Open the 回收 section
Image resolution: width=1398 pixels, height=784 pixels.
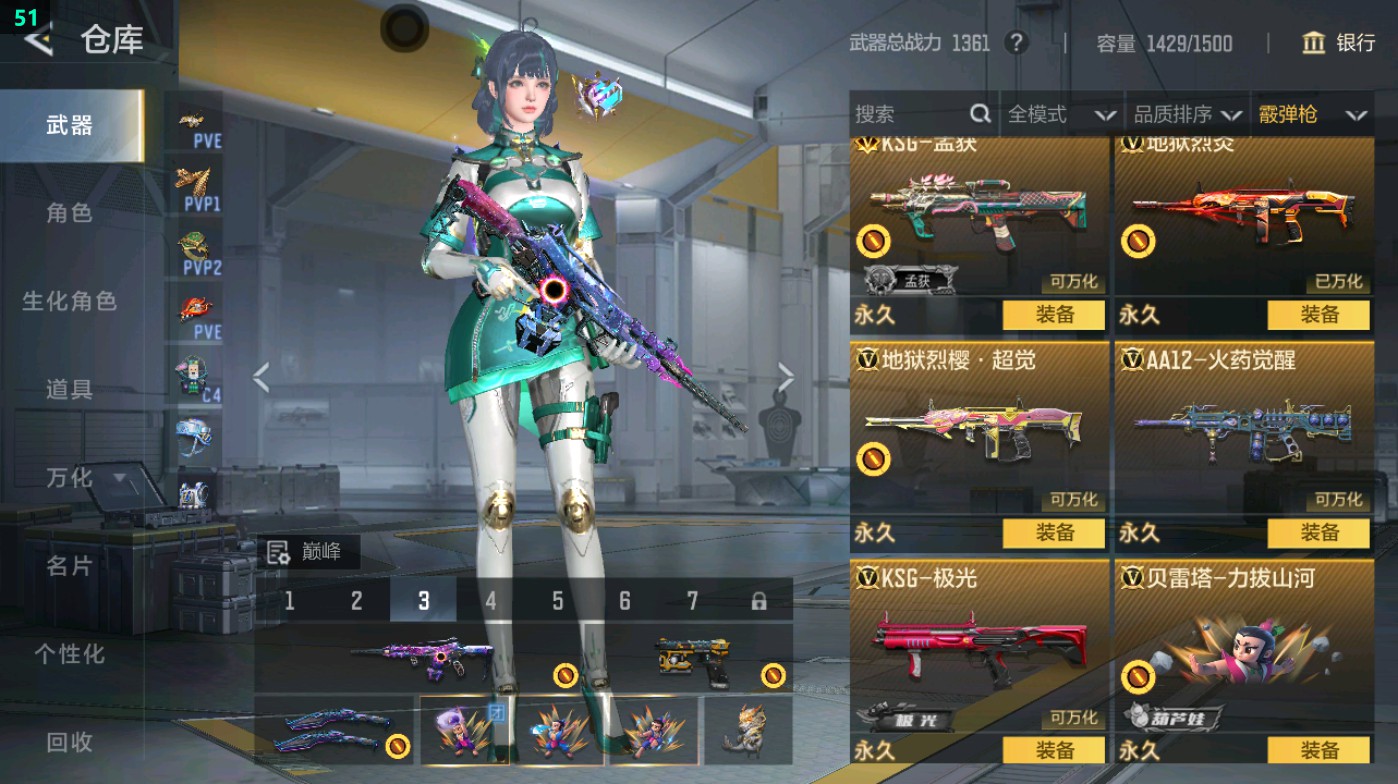(69, 742)
